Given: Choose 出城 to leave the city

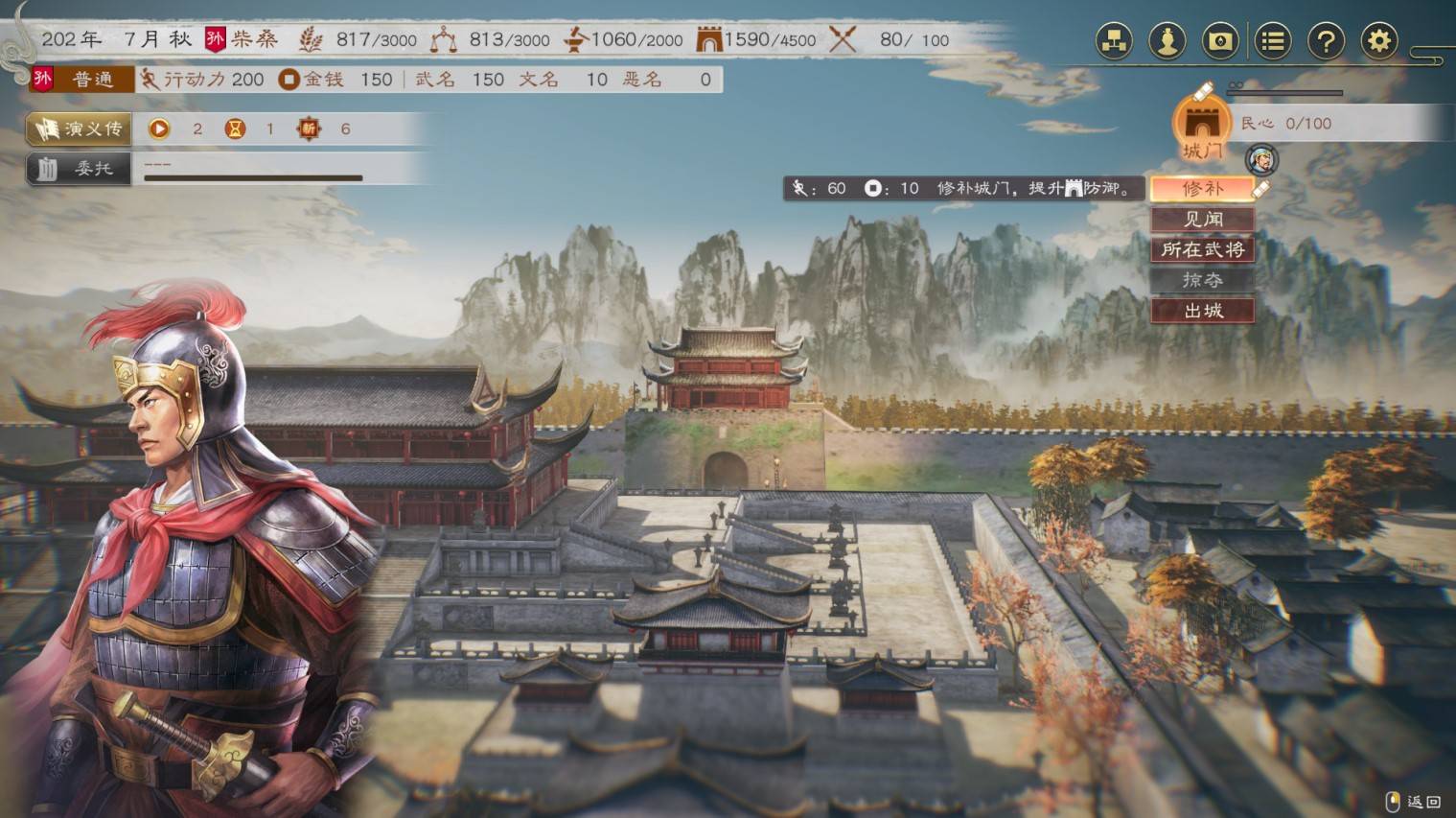Looking at the screenshot, I should click(x=1202, y=311).
